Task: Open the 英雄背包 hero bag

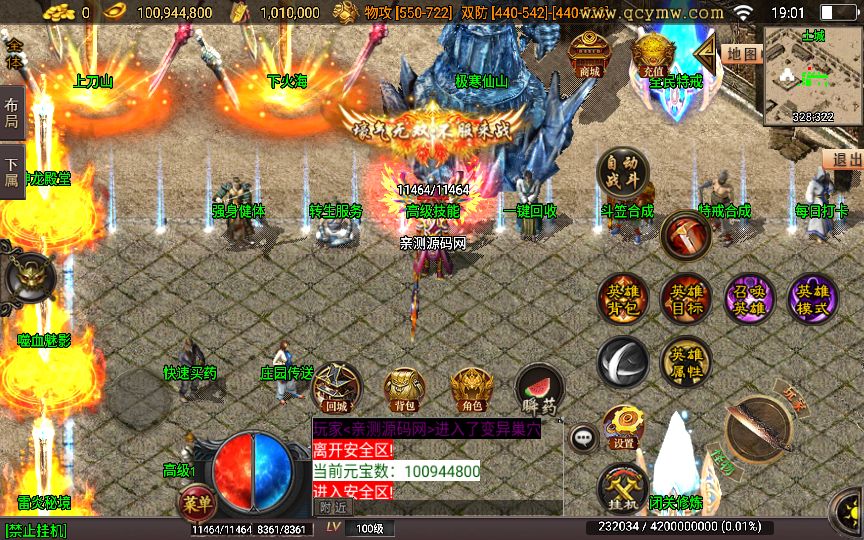Action: (622, 298)
